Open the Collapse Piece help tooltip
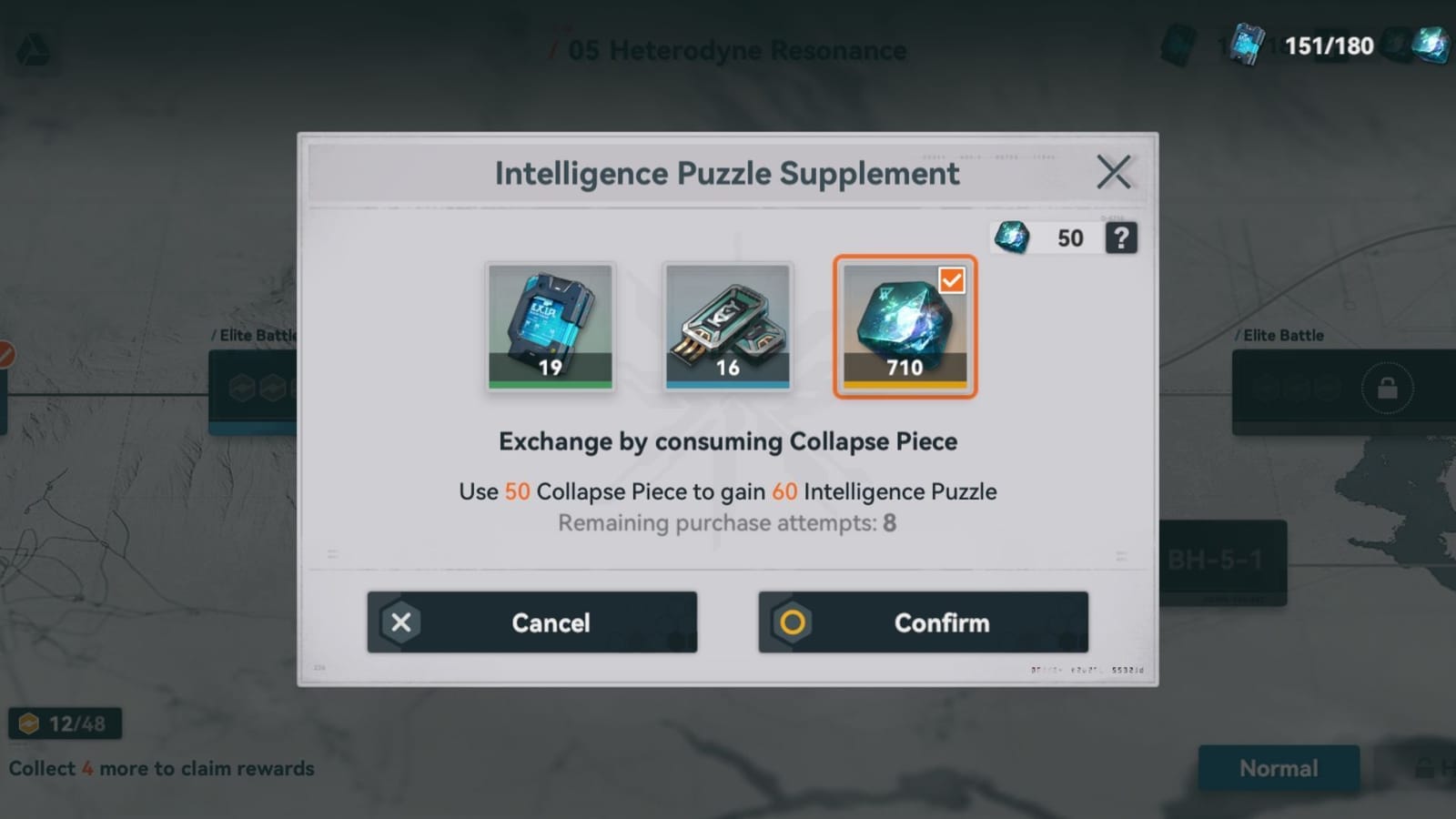Screen dimensions: 1456x819 1121,238
